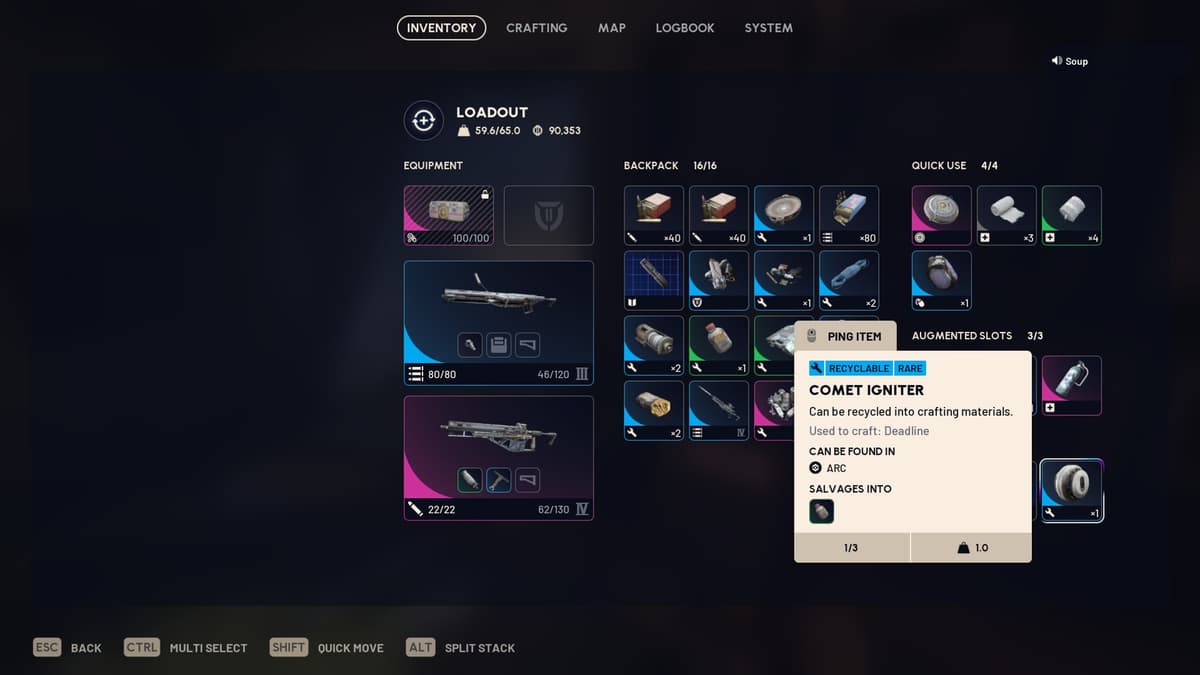The image size is (1200, 675).
Task: Pick the blue ammo box stack of 80
Action: coord(848,215)
